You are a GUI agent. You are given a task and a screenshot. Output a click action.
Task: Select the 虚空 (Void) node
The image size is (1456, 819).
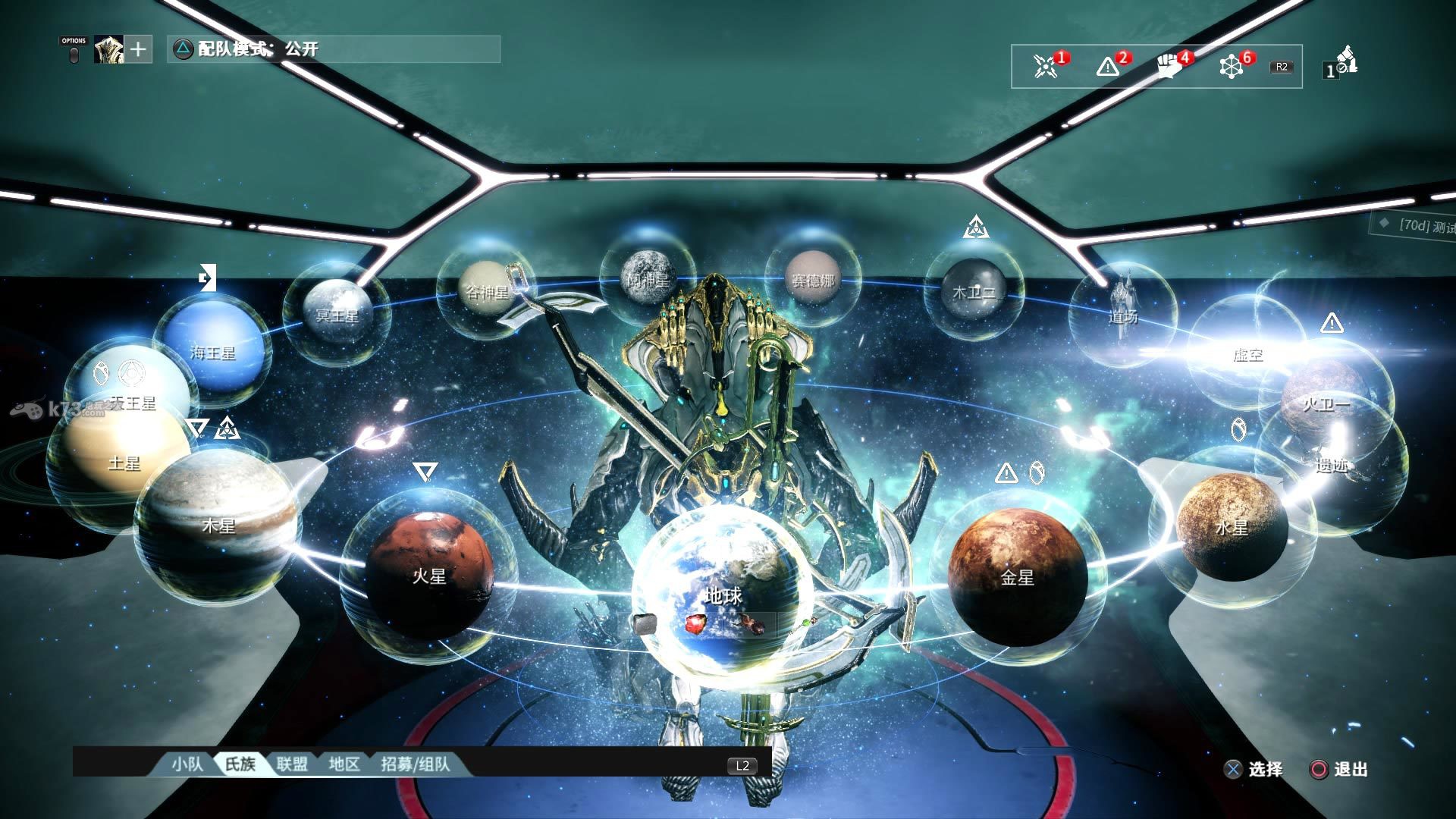(x=1247, y=353)
